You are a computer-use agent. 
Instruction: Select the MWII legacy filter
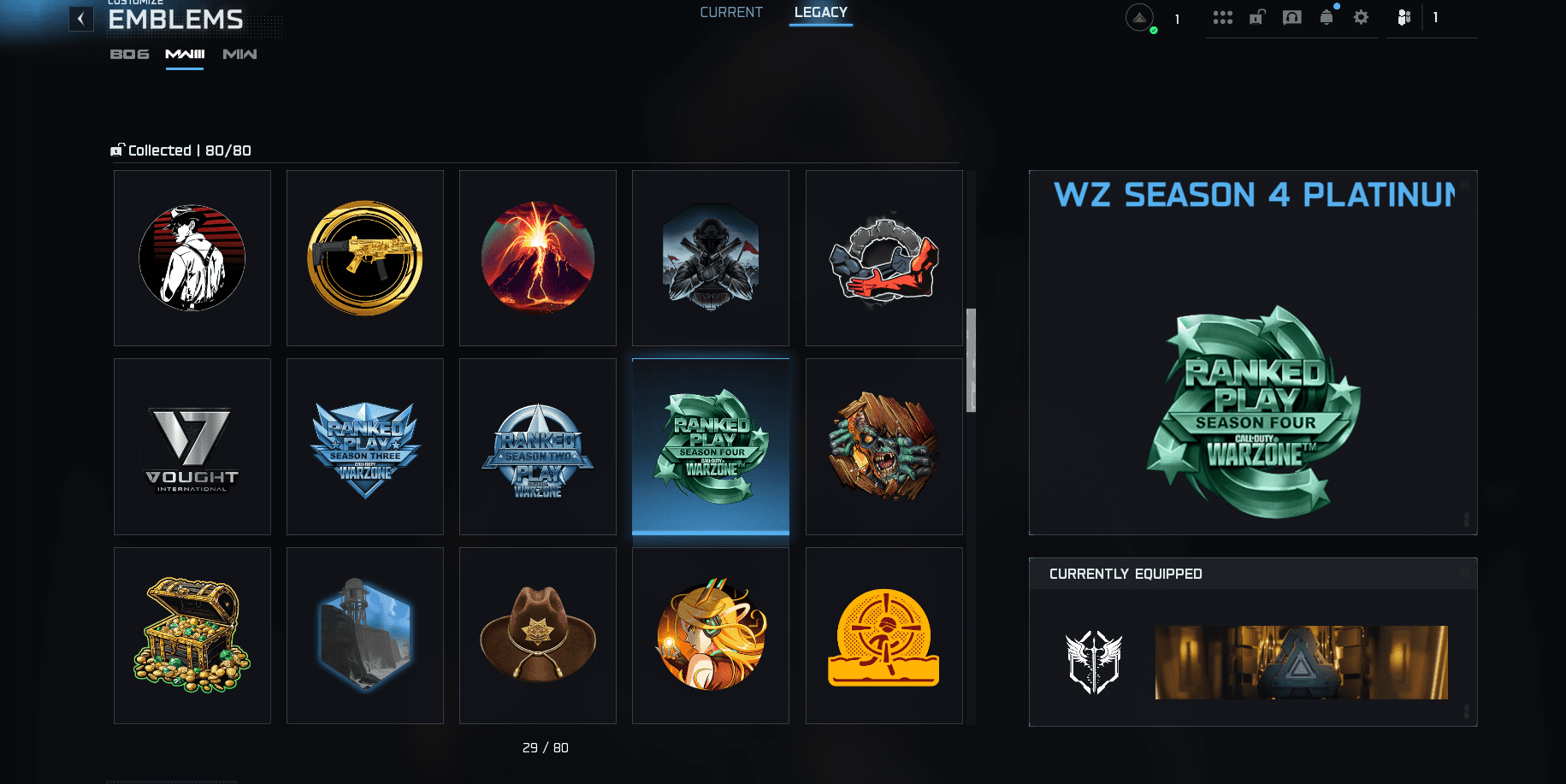tap(239, 54)
